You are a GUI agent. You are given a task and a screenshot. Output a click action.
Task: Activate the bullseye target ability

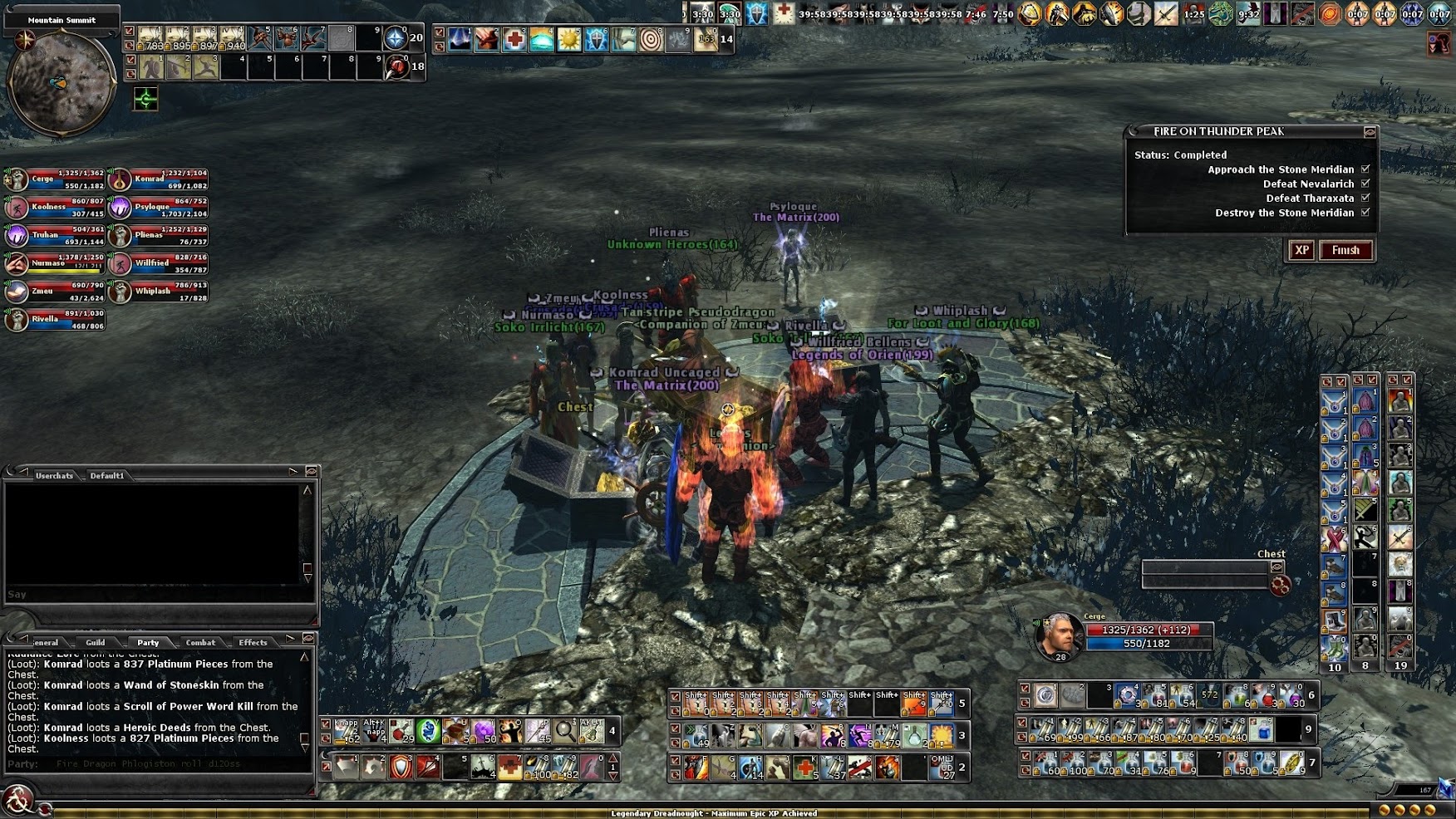[651, 39]
